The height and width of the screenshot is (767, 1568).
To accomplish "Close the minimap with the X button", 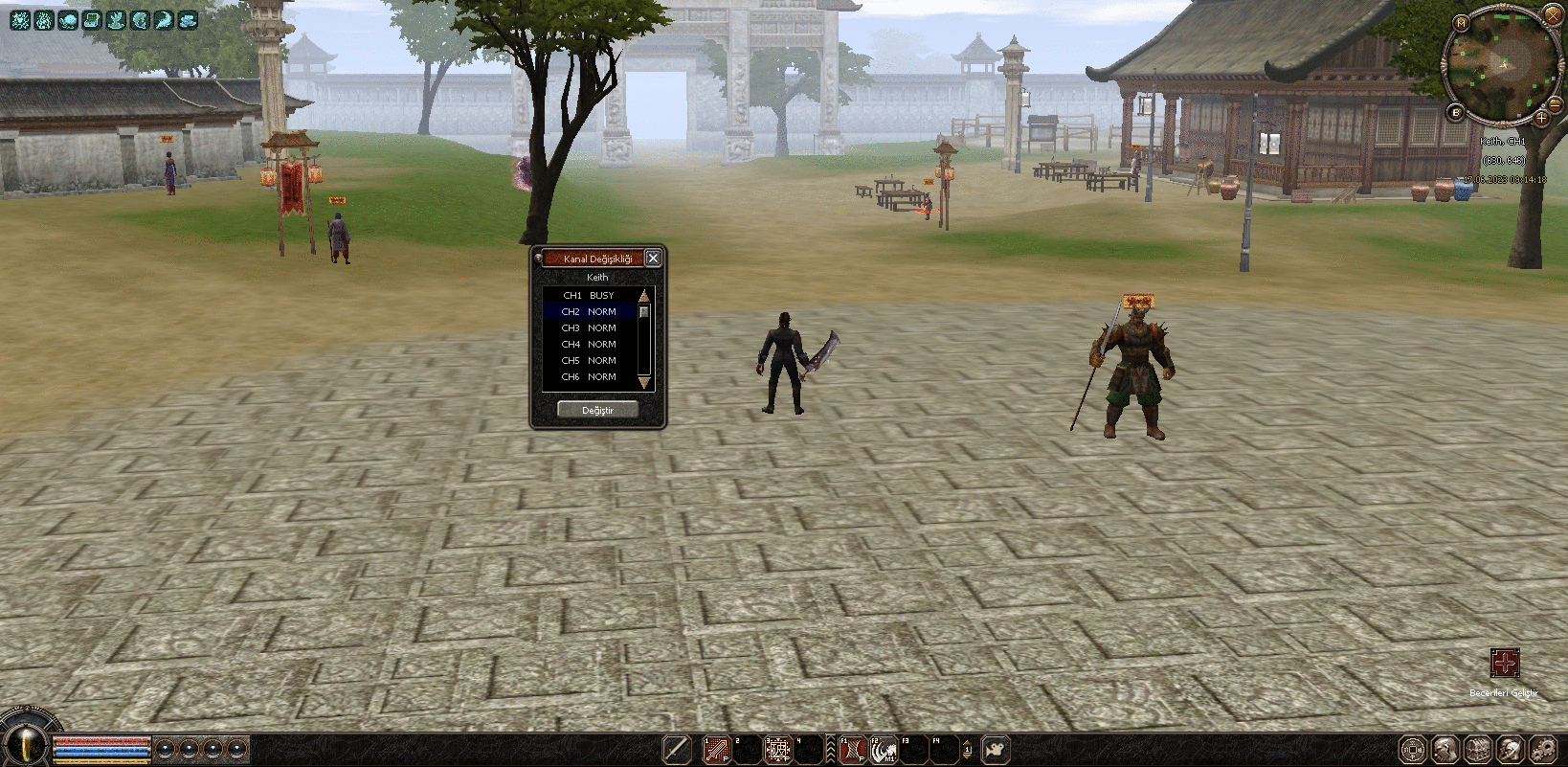I will pyautogui.click(x=1553, y=15).
